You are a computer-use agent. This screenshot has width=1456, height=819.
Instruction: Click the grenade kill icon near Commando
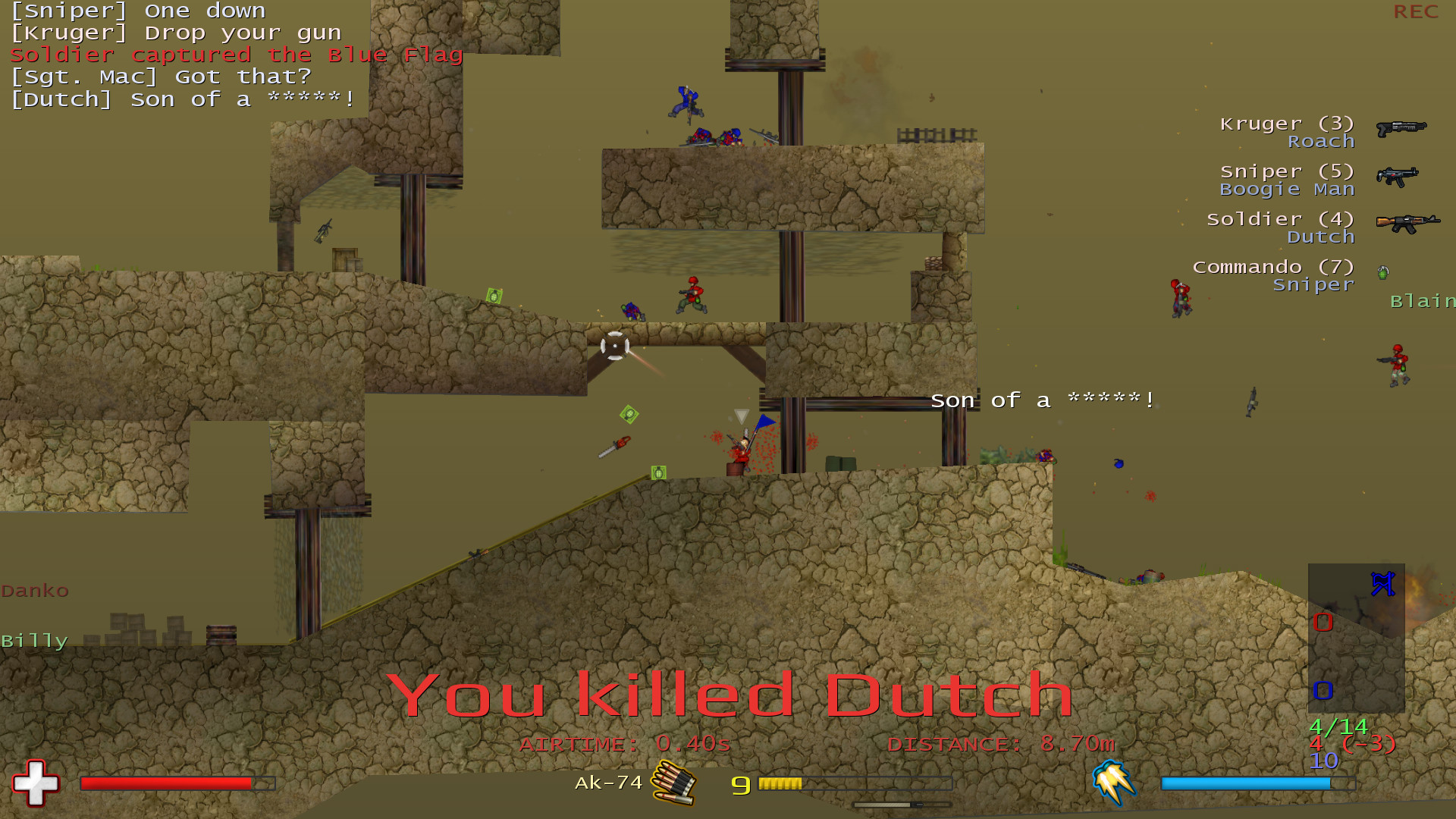pyautogui.click(x=1383, y=271)
